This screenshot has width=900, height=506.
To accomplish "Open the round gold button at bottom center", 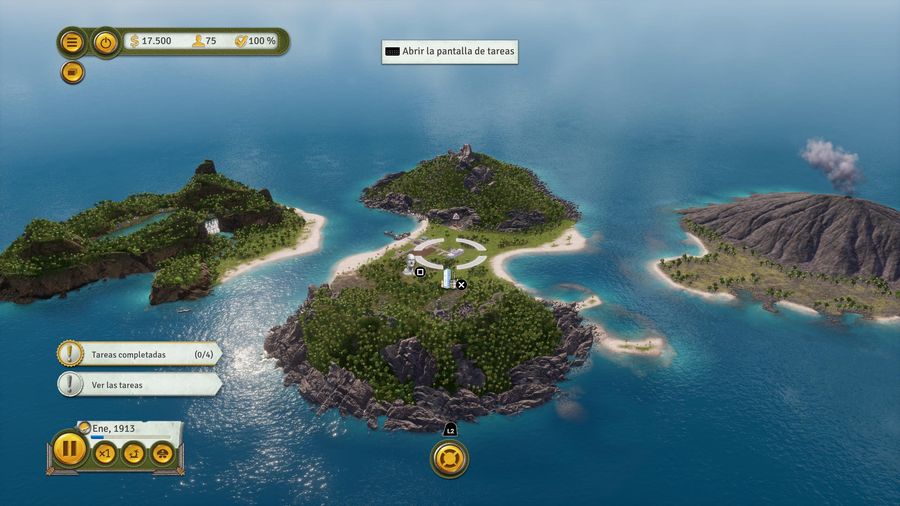I will [x=449, y=459].
